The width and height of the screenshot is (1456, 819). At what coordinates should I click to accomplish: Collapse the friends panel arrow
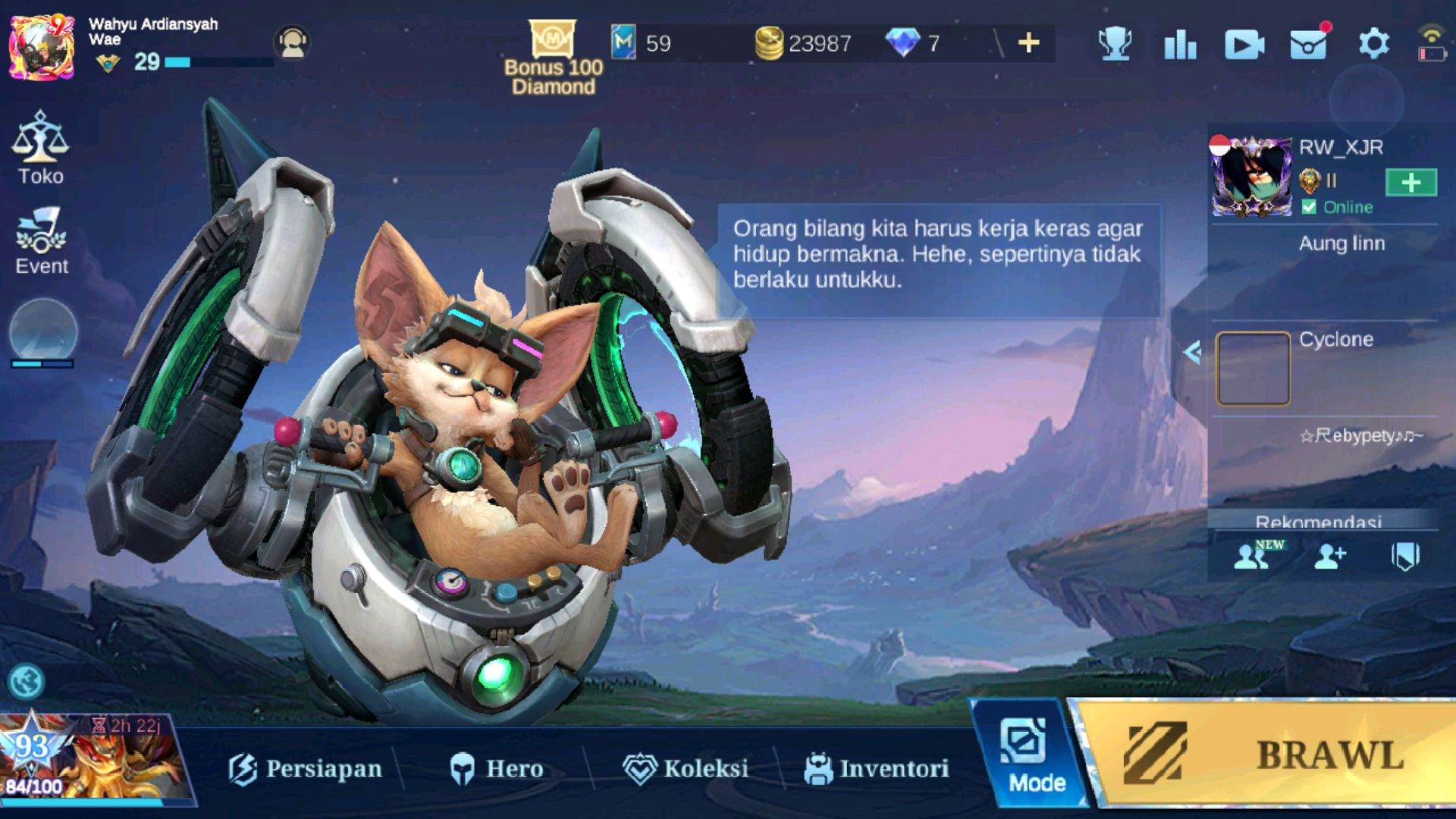[x=1192, y=352]
